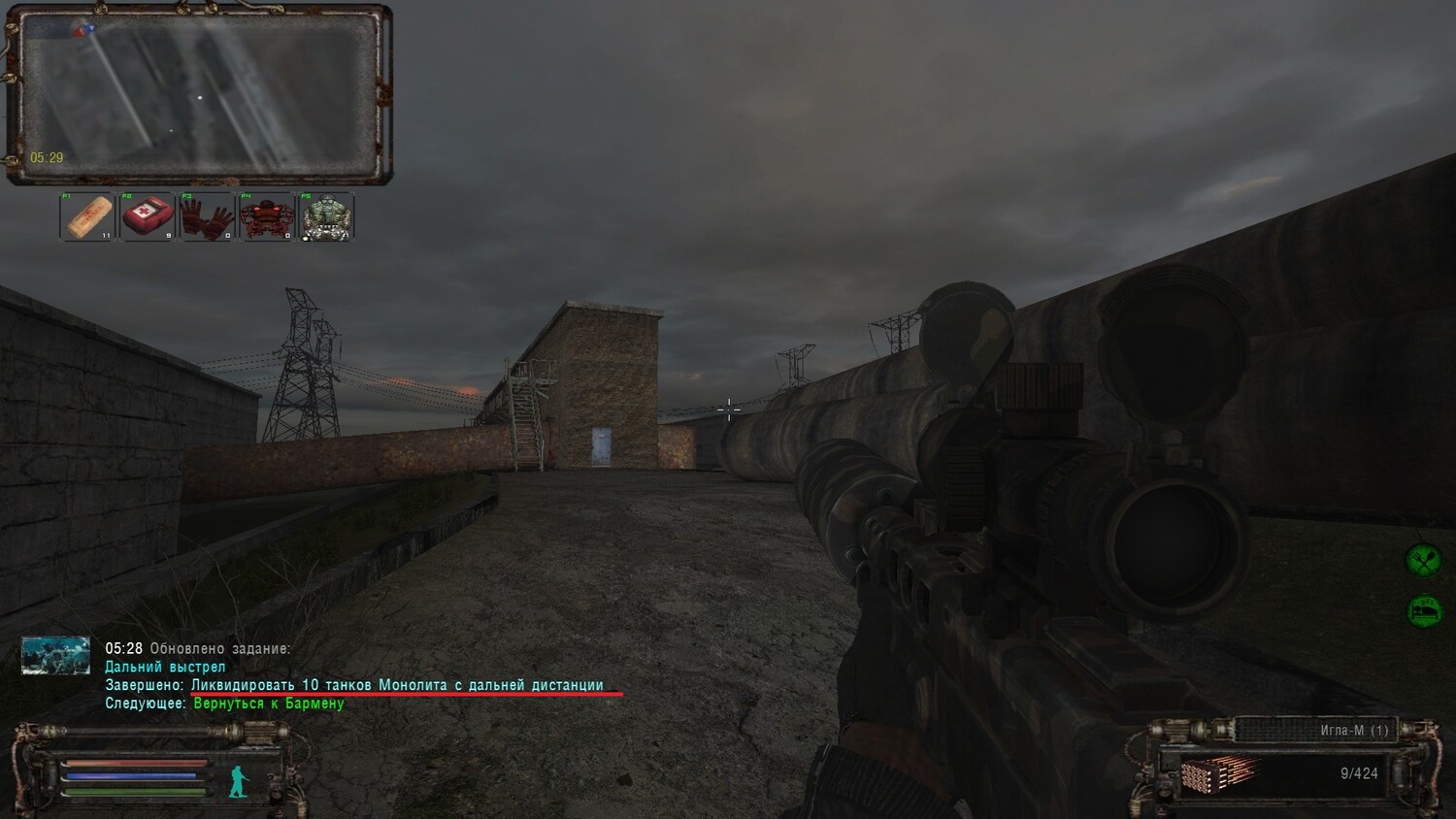1456x819 pixels.
Task: Click the stalker posture silhouette icon
Action: tap(238, 780)
